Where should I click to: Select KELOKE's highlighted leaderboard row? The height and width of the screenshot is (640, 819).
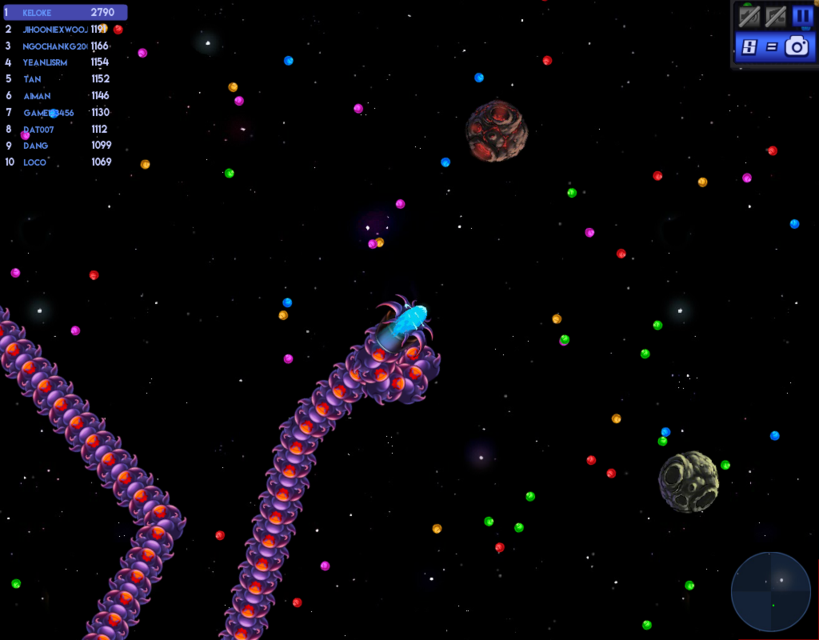pyautogui.click(x=66, y=13)
